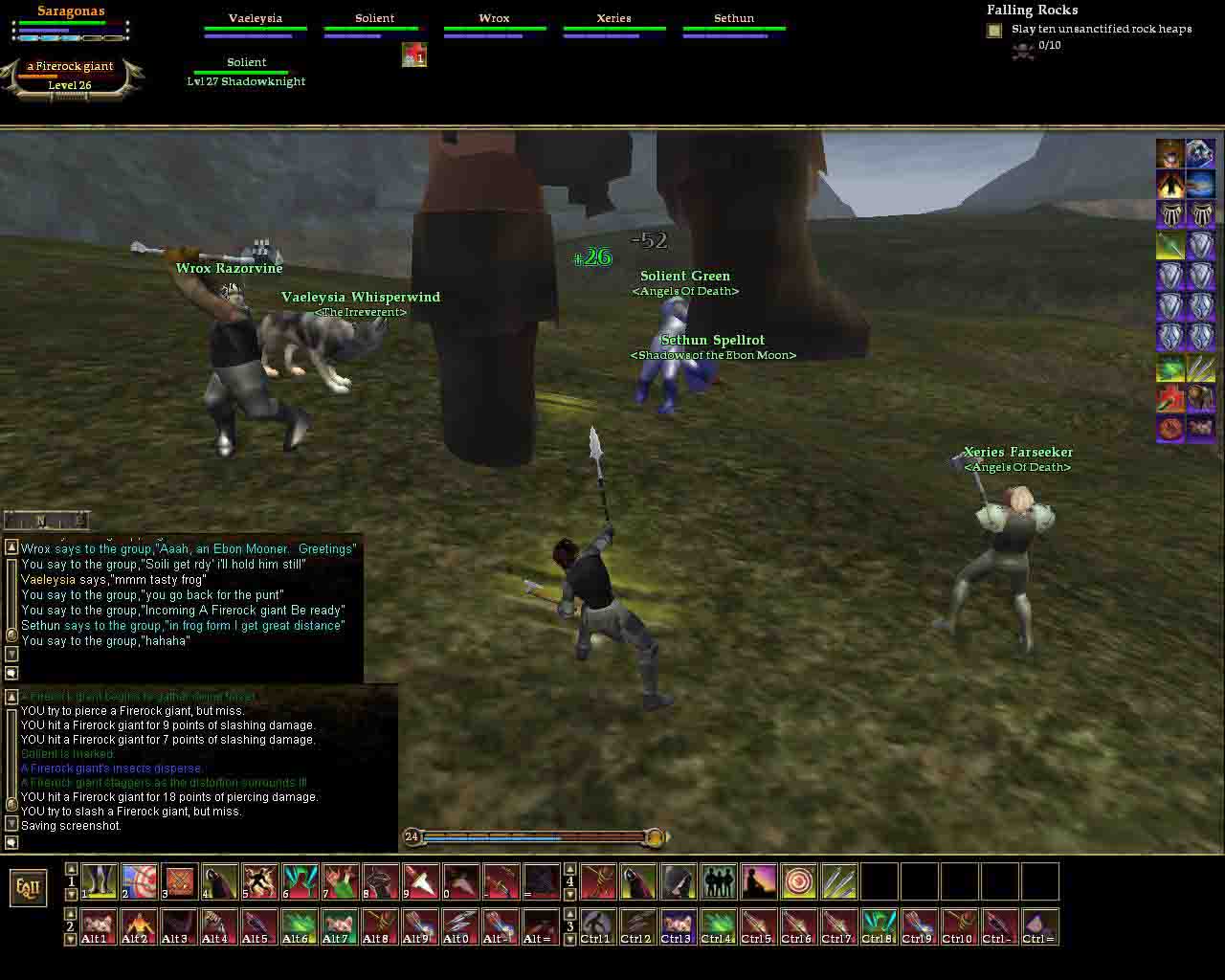Activate the Alt 2 orange figure ability
This screenshot has width=1225, height=980.
point(139,926)
